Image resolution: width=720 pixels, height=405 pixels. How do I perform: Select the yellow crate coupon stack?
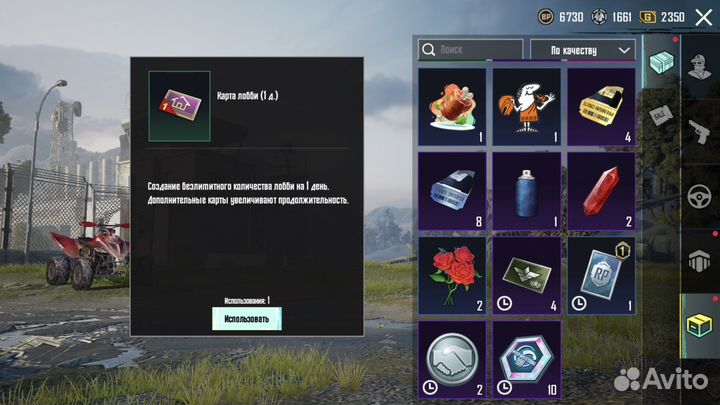pyautogui.click(x=600, y=106)
